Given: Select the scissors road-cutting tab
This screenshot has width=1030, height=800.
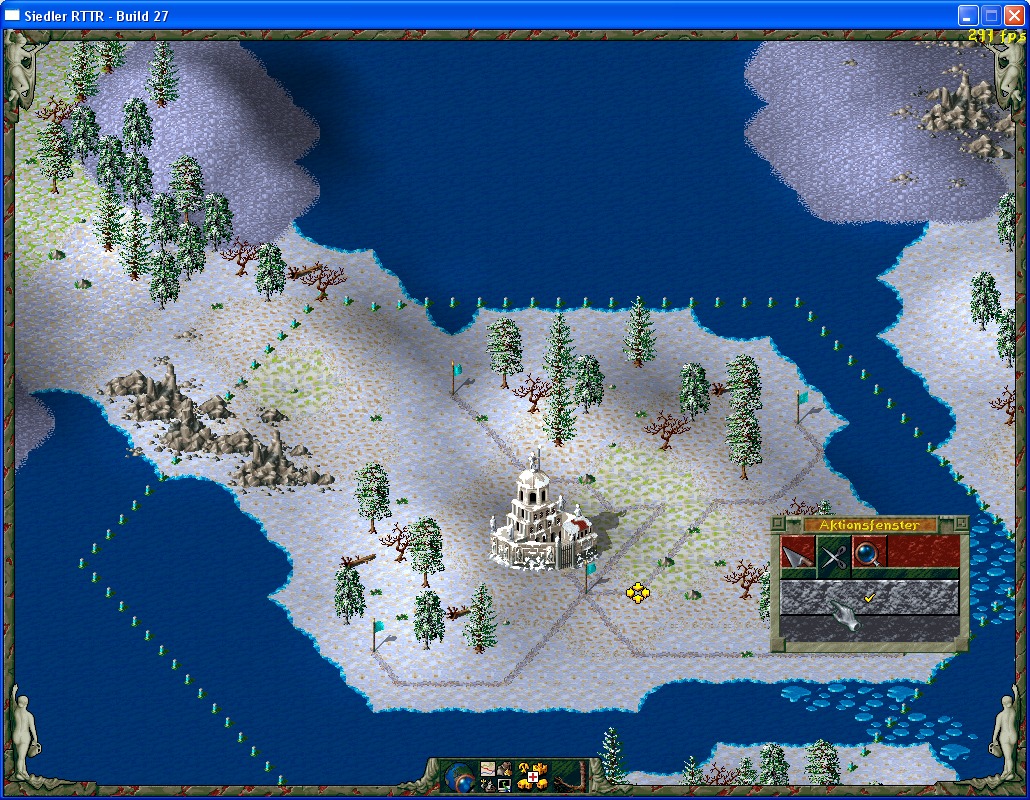Looking at the screenshot, I should (x=834, y=553).
